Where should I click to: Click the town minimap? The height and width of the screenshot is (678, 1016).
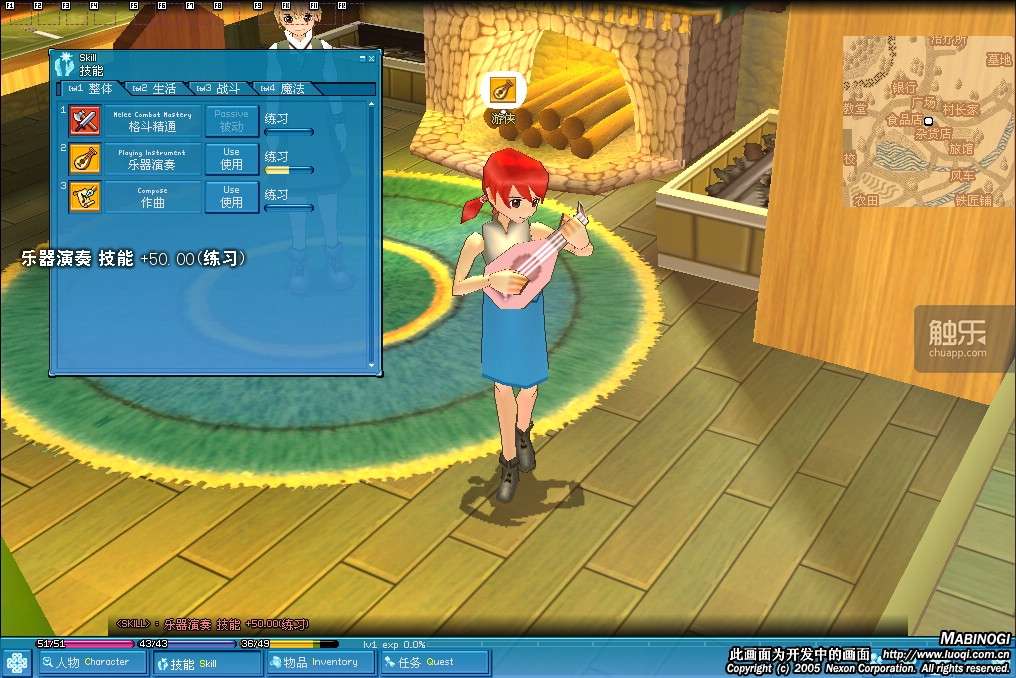(x=926, y=121)
